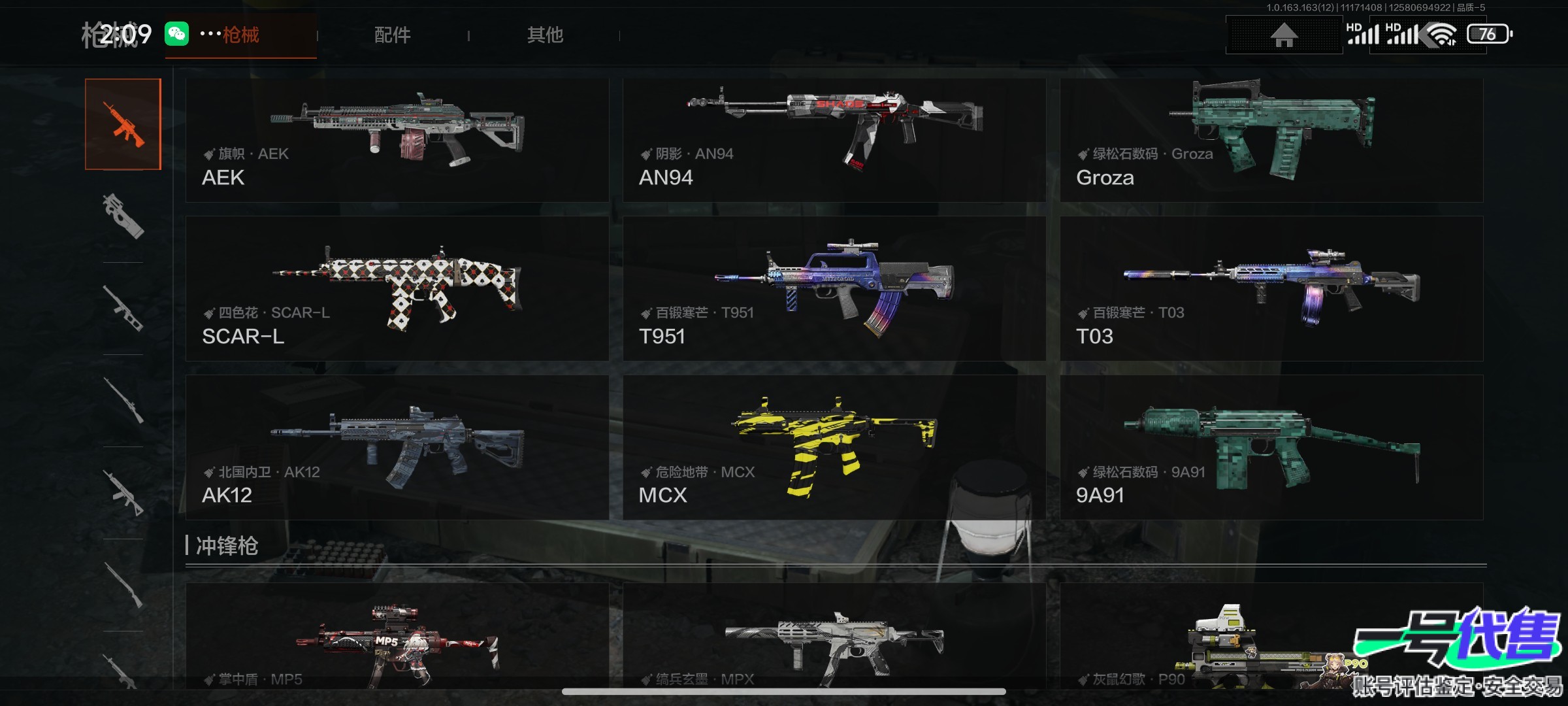View the T951 weapon skin
Viewport: 1568px width, 706px height.
834,288
